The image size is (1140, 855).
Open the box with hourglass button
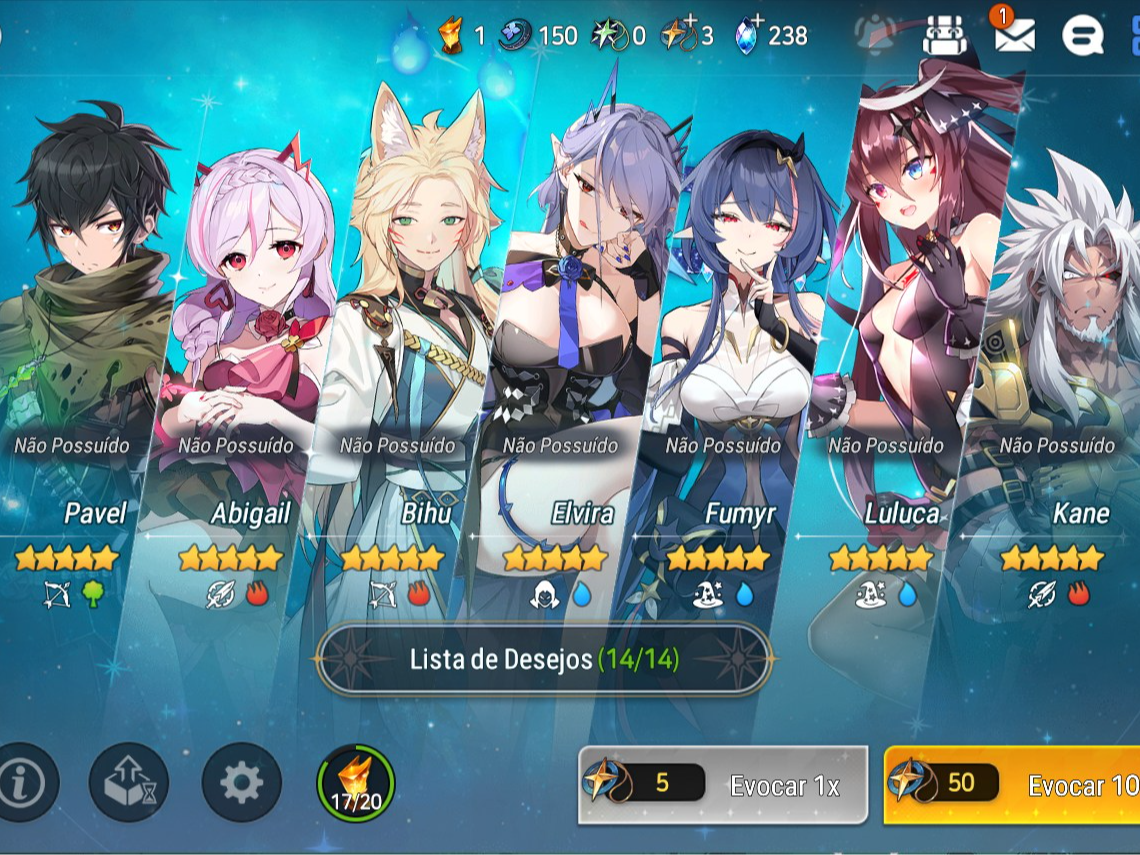click(128, 782)
